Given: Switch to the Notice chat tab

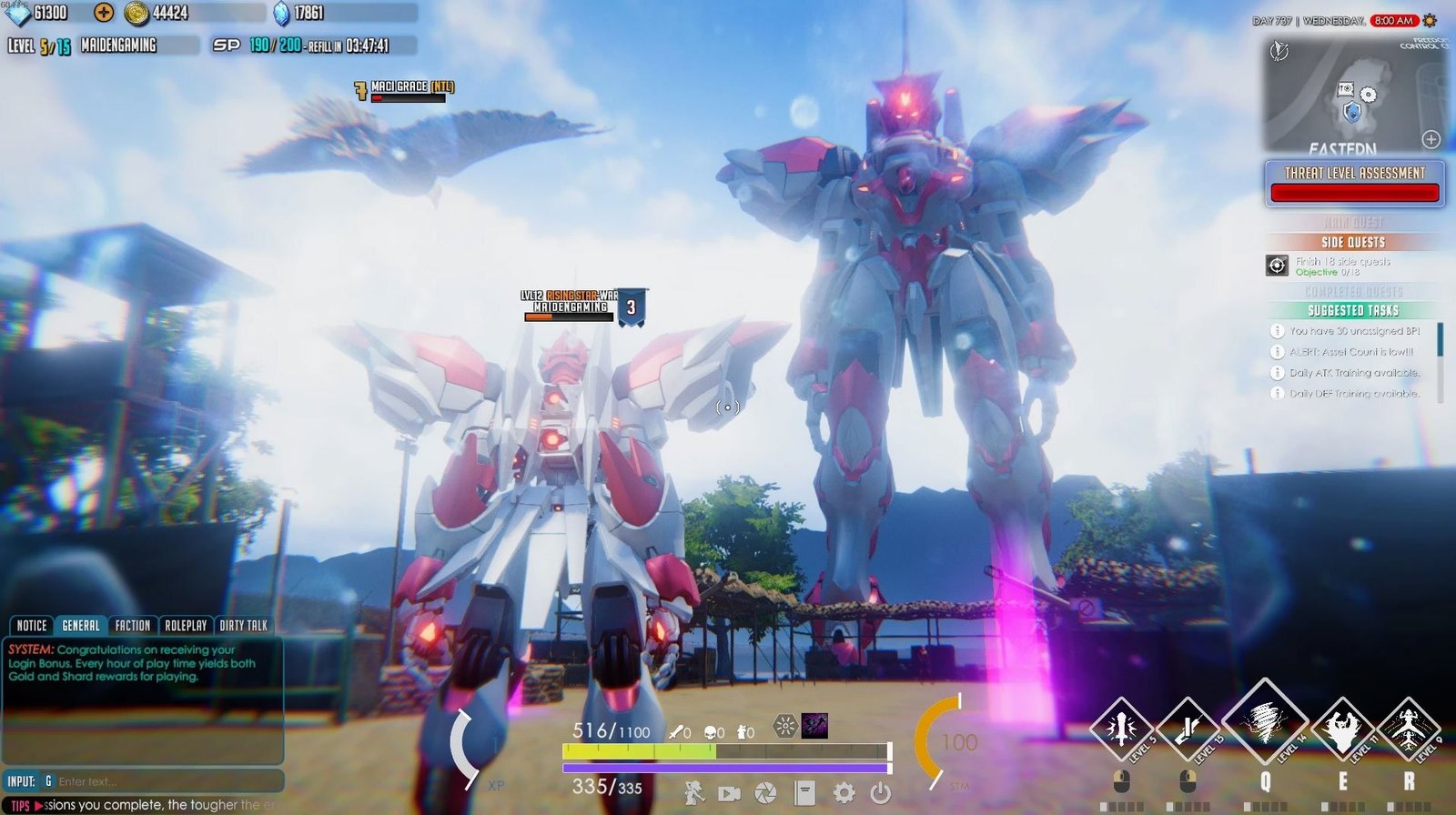Looking at the screenshot, I should coord(32,626).
